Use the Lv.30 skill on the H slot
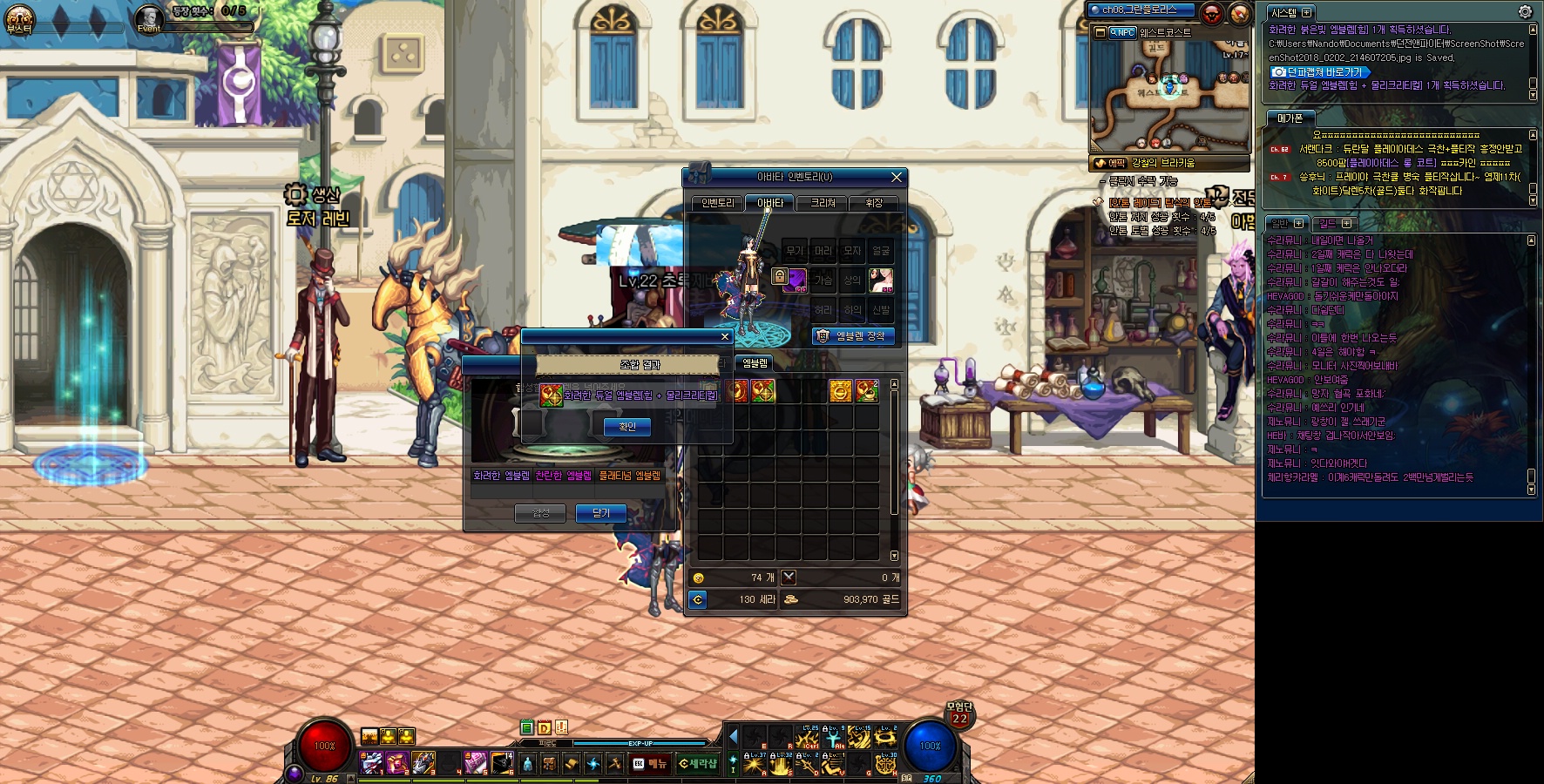Viewport: 1544px width, 784px height. pyautogui.click(x=885, y=764)
